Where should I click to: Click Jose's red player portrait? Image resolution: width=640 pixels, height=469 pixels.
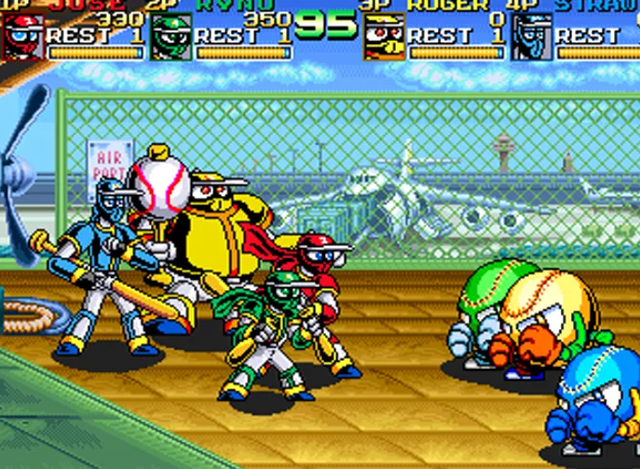click(23, 36)
